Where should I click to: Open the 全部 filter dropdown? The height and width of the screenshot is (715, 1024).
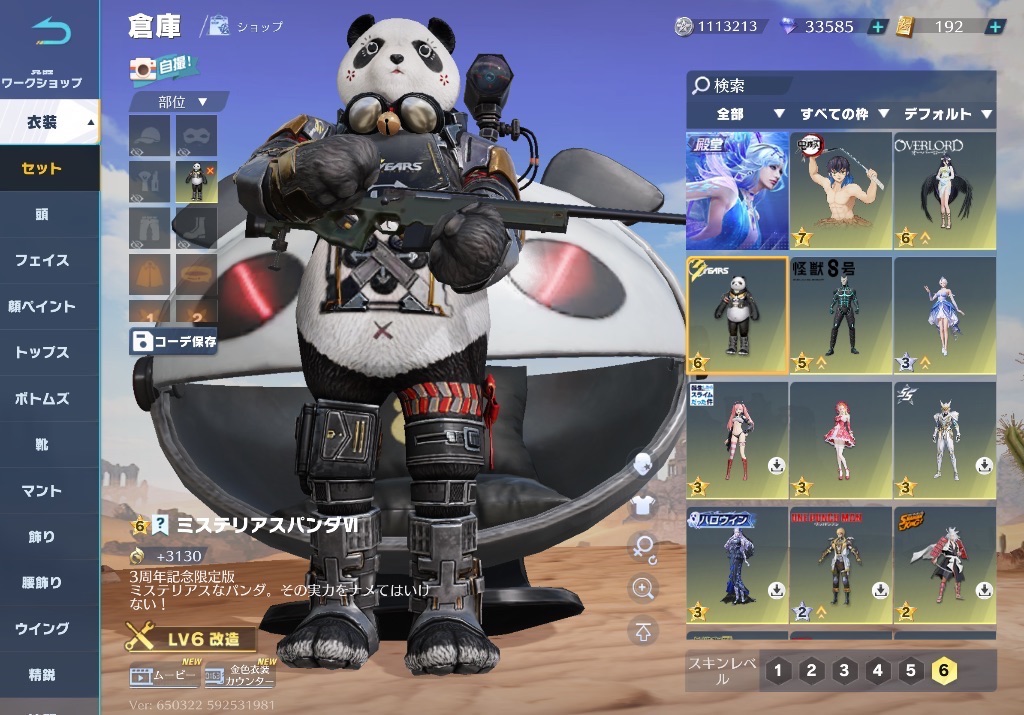tap(741, 114)
